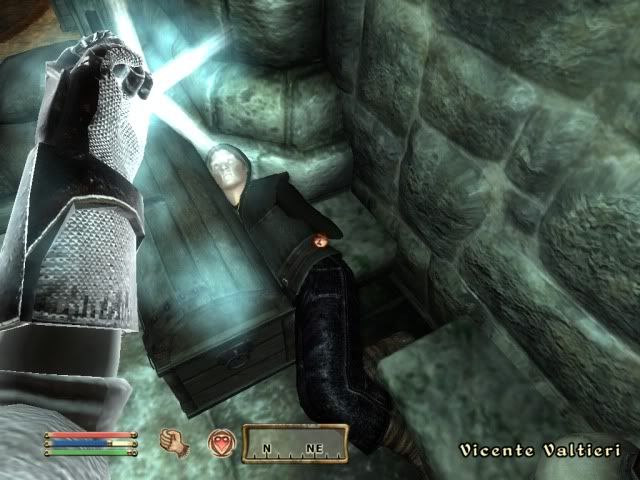
Task: Click the fist weapon icon
Action: (172, 441)
